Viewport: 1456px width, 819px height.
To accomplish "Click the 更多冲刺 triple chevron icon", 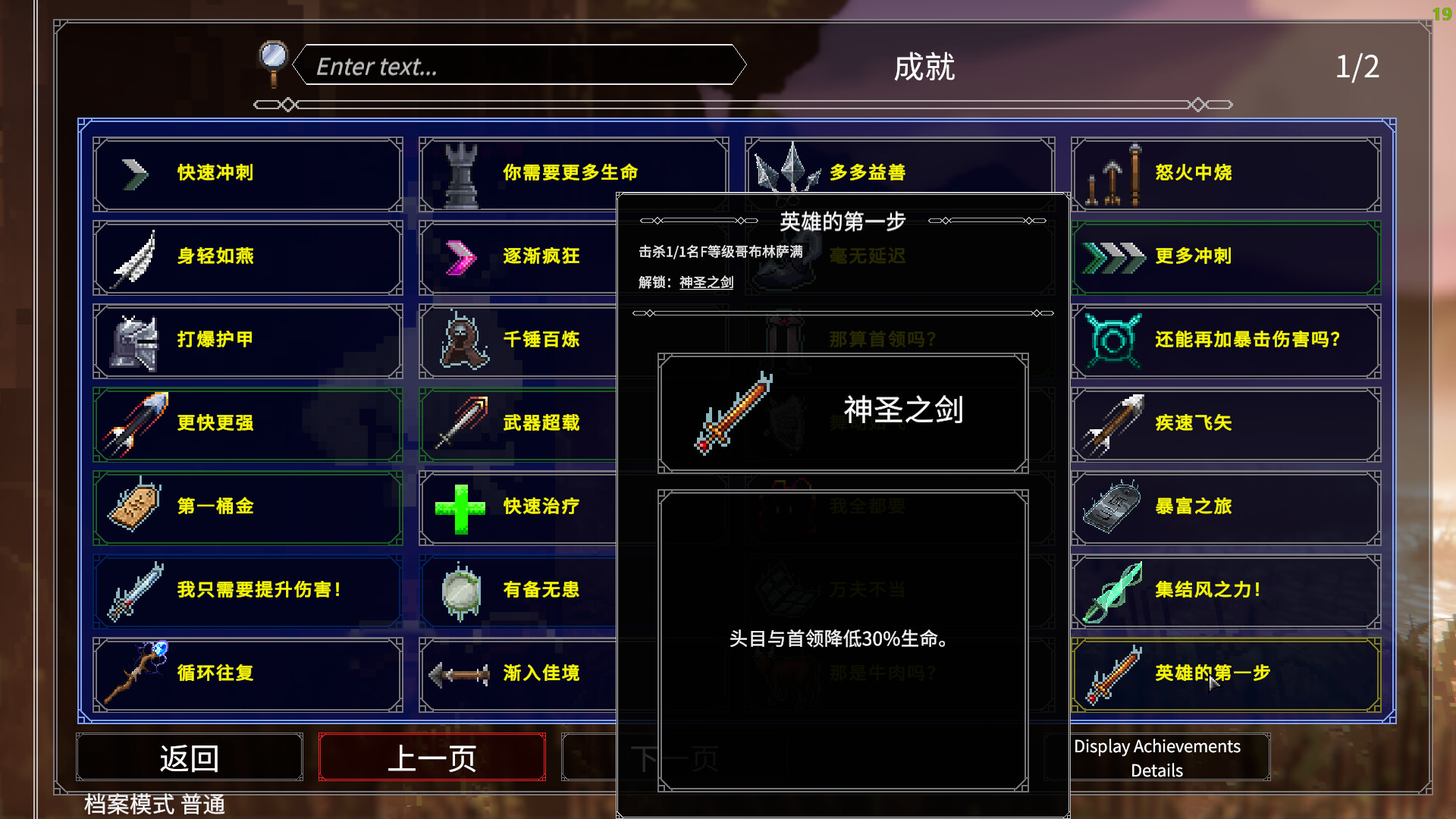I will pyautogui.click(x=1113, y=256).
